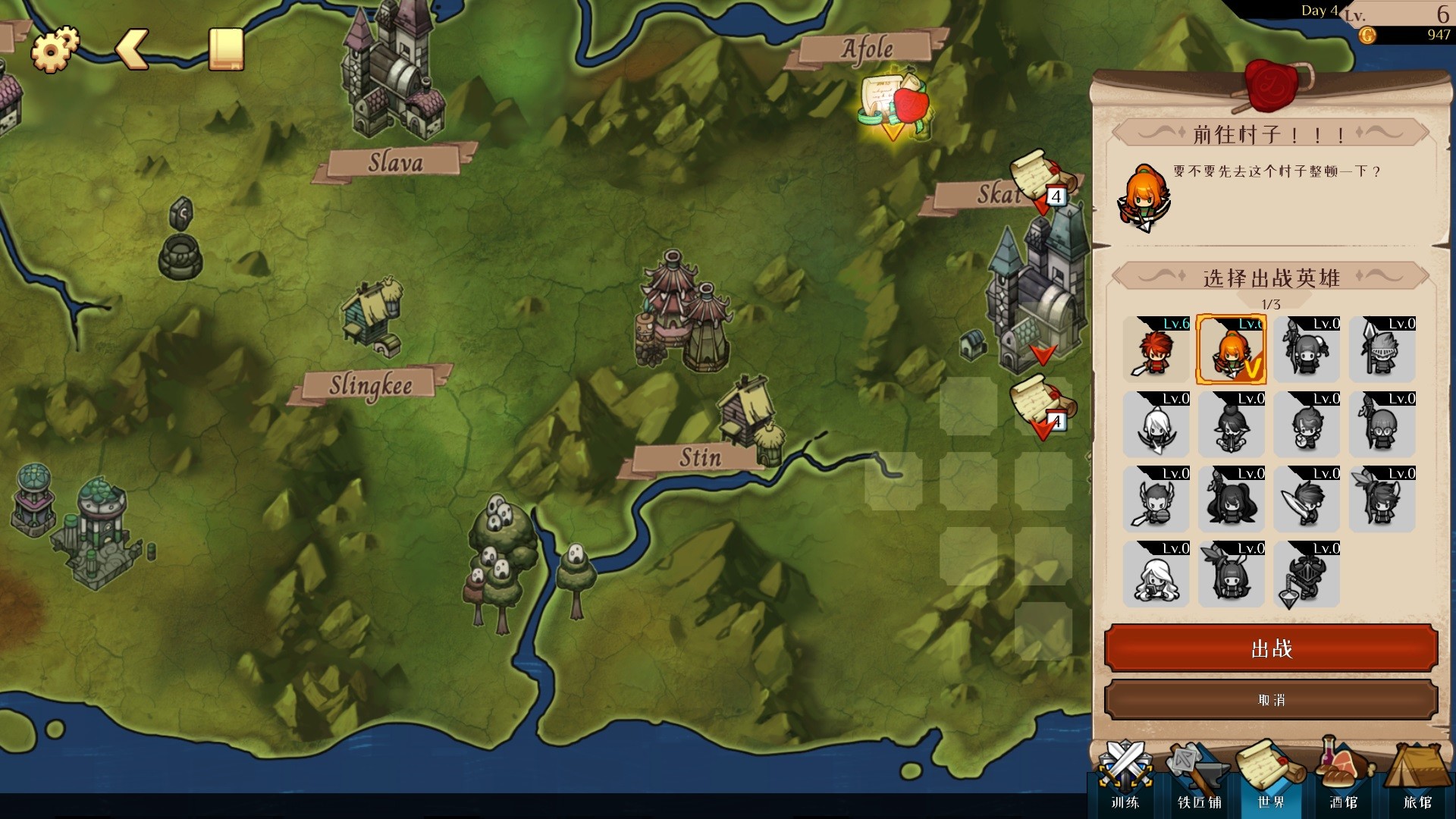Go back with the arrow button
The image size is (1456, 819).
(x=132, y=50)
